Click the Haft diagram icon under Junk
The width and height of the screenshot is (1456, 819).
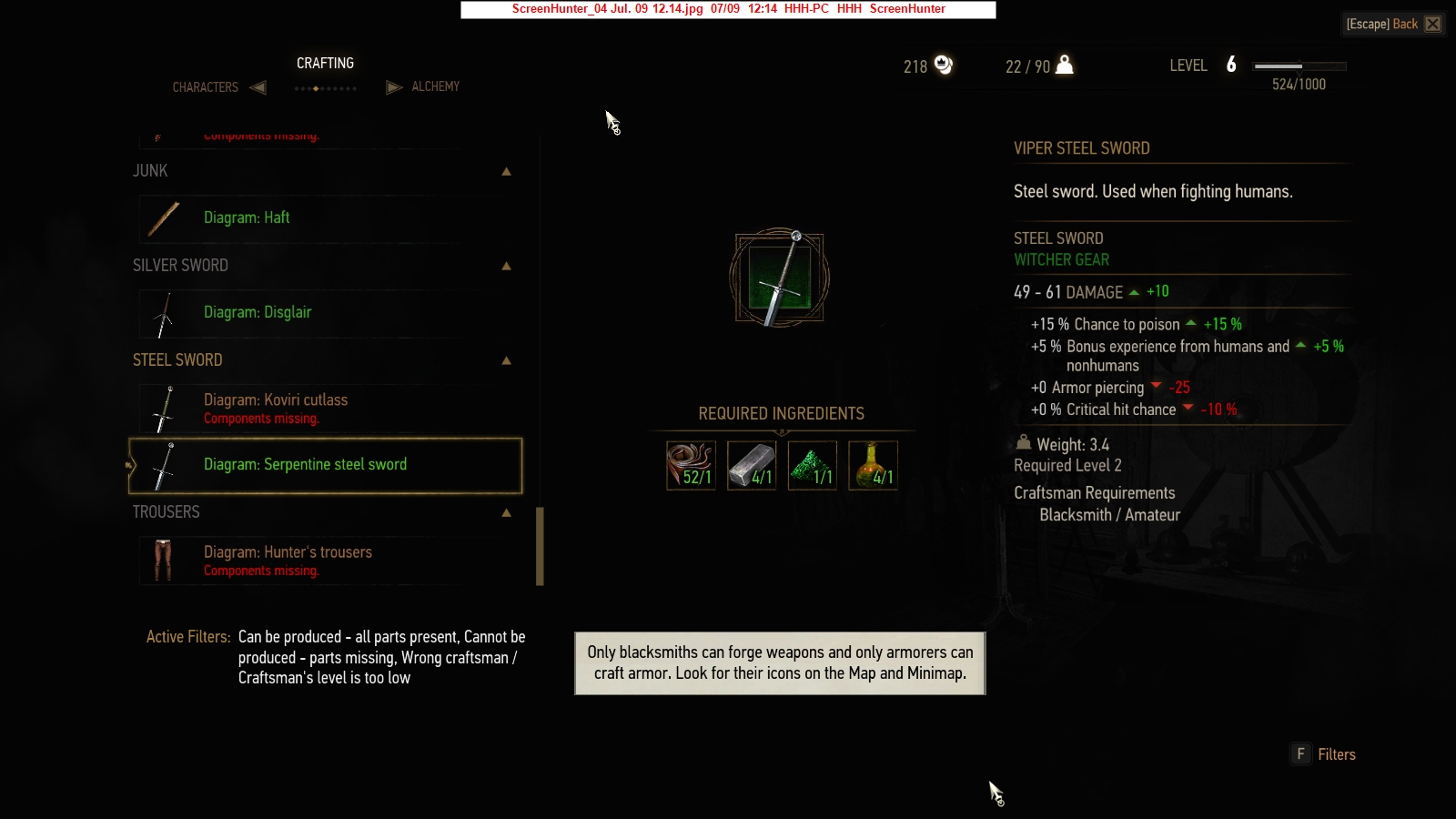166,218
